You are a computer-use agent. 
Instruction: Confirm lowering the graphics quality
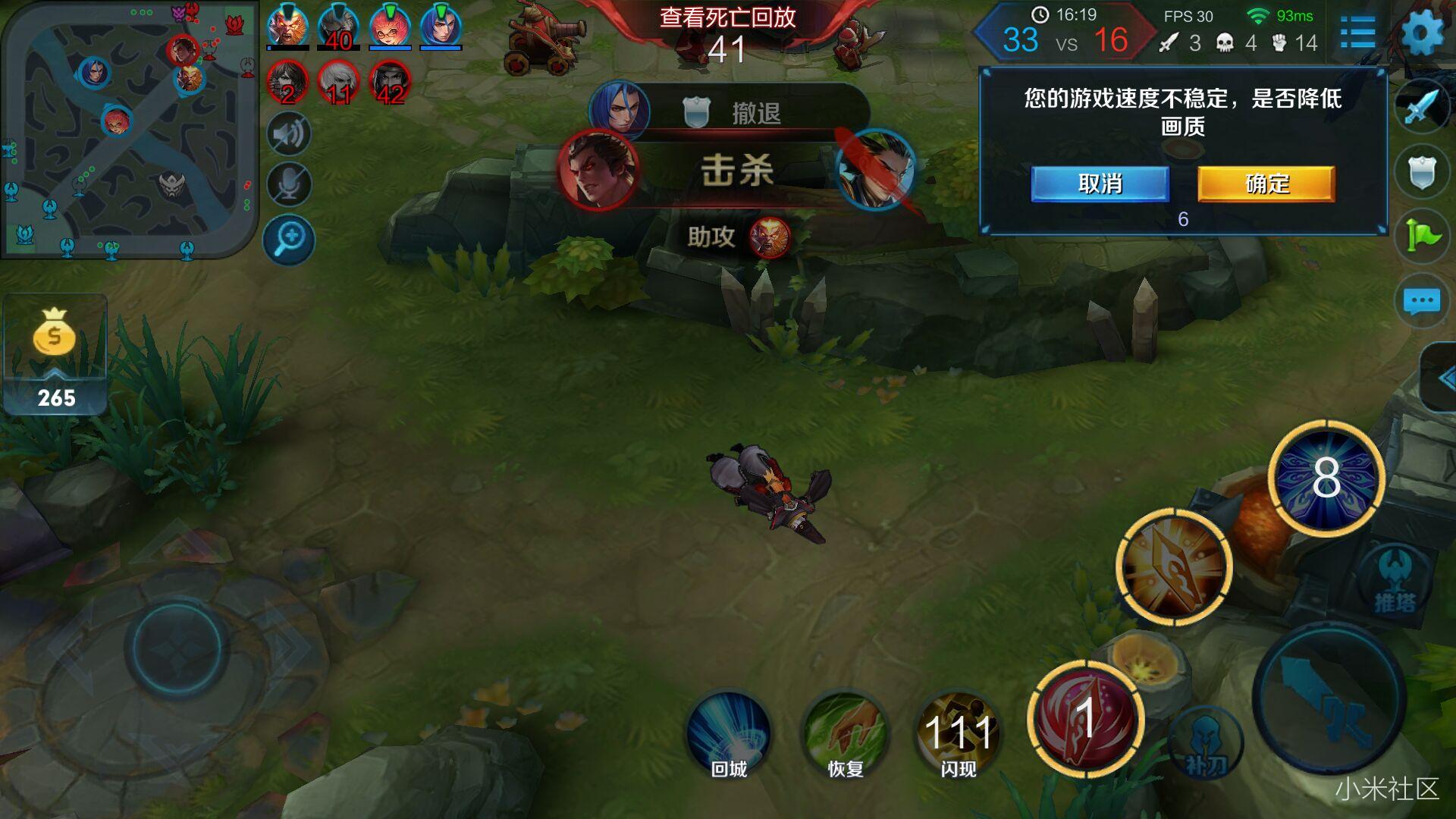pyautogui.click(x=1266, y=184)
